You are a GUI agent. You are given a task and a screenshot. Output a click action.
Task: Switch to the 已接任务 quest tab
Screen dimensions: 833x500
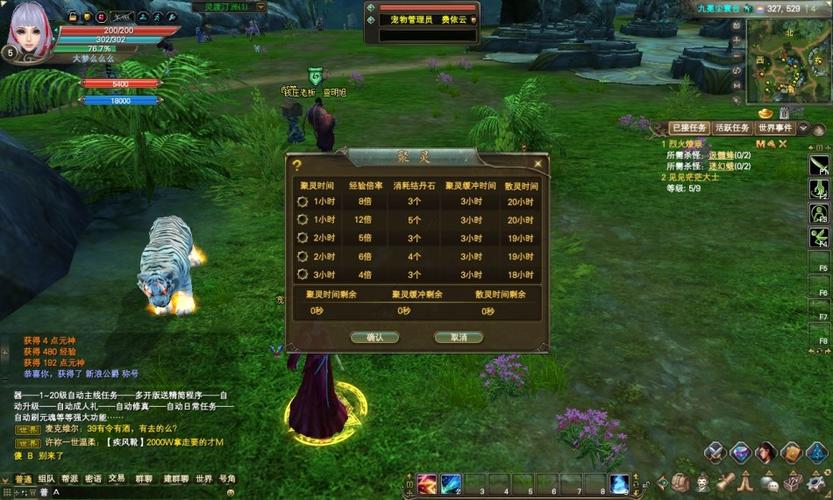pos(689,128)
